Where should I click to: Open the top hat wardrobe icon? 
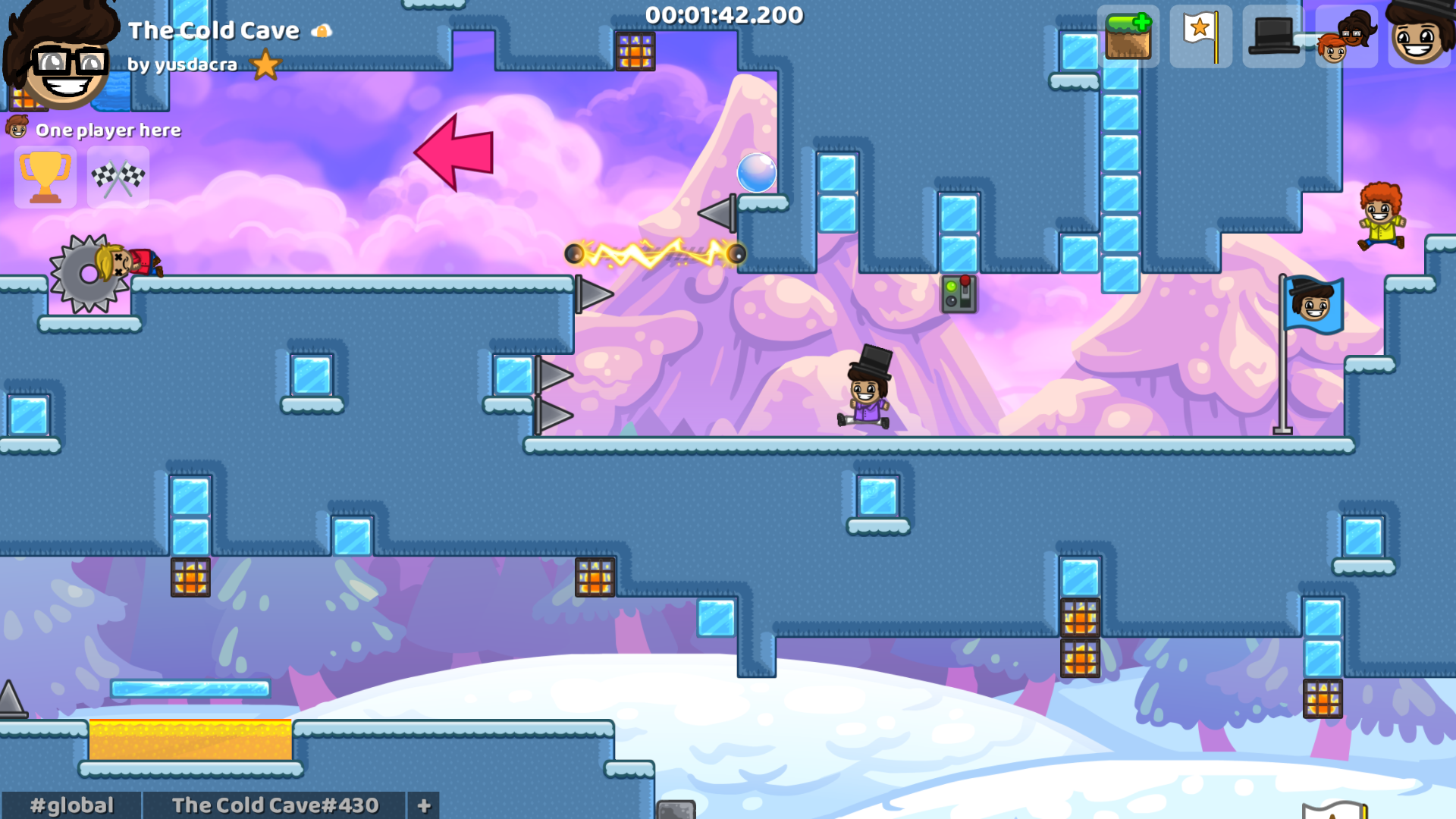point(1273,36)
